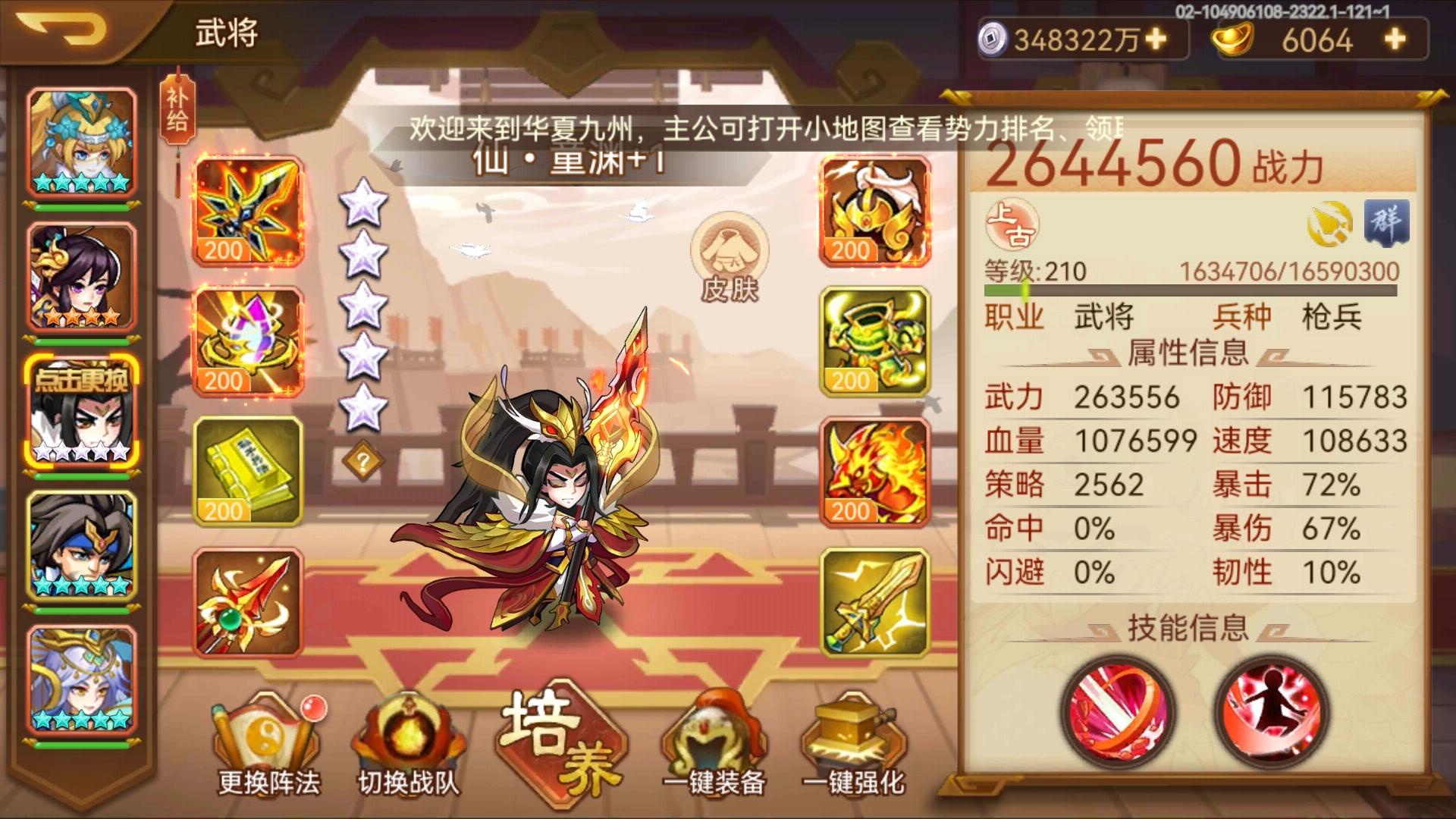
Task: Select the 切换战队 switch team icon
Action: tap(407, 732)
